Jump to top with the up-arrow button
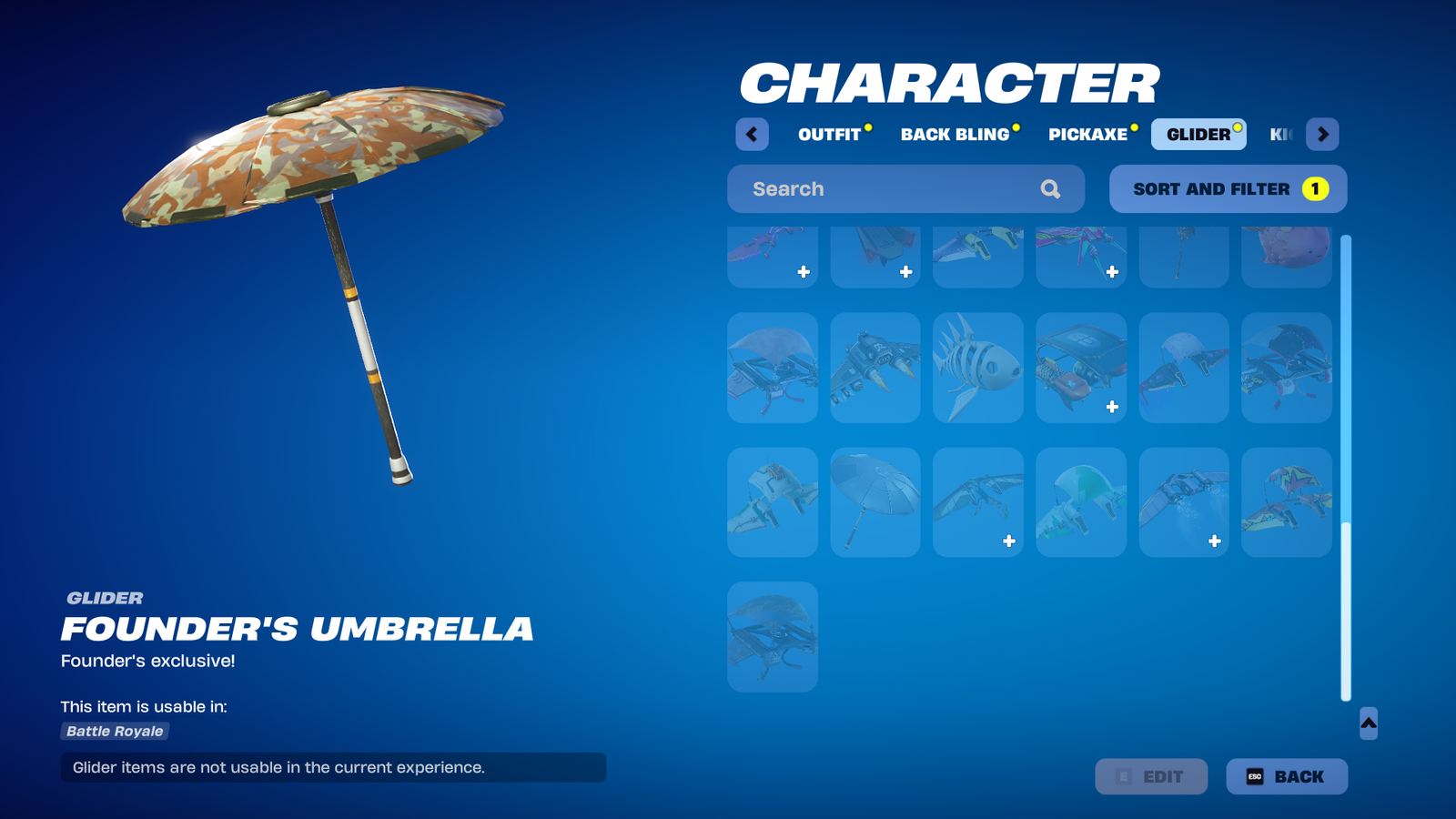The image size is (1456, 819). point(1368,723)
